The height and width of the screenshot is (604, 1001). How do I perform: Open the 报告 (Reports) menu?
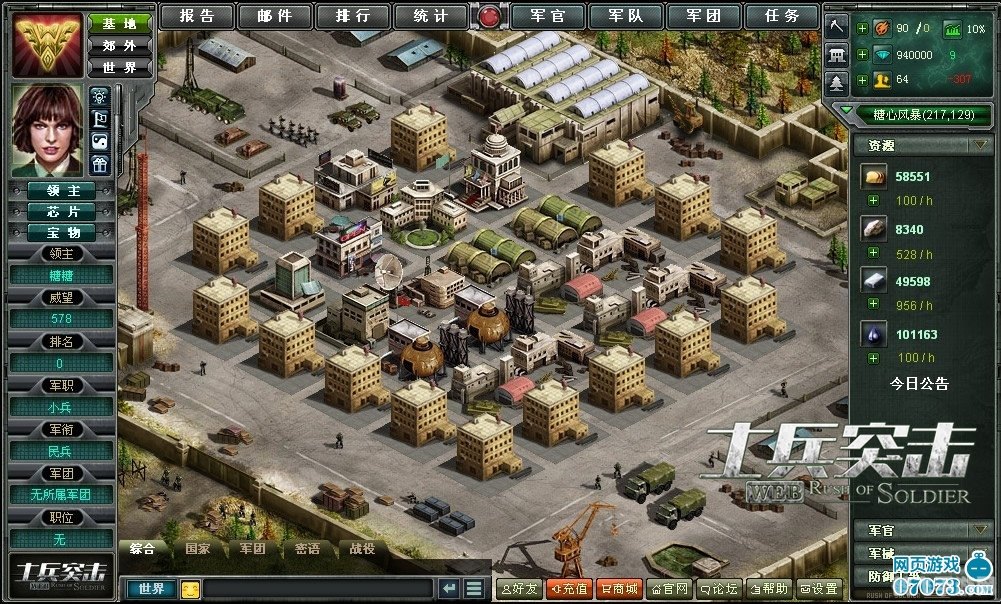point(196,16)
